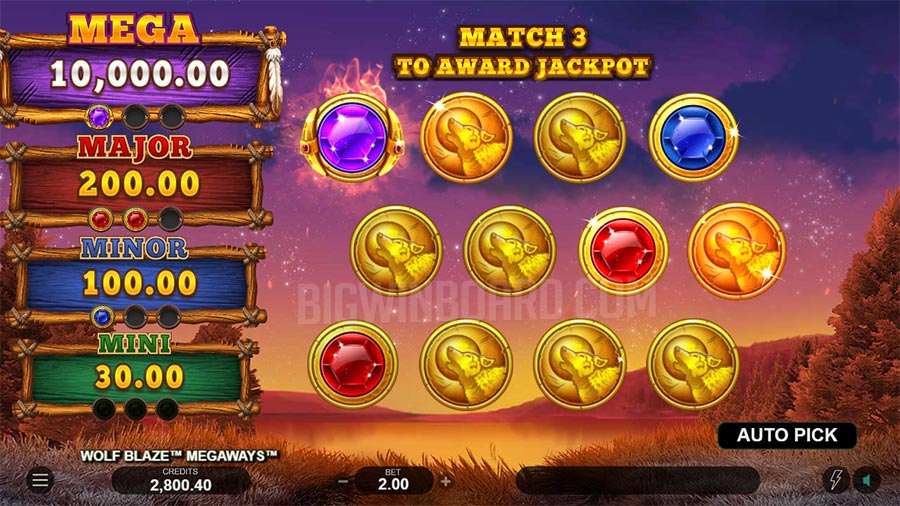Decrease the bet with the minus button
Image resolution: width=900 pixels, height=506 pixels.
(x=343, y=481)
